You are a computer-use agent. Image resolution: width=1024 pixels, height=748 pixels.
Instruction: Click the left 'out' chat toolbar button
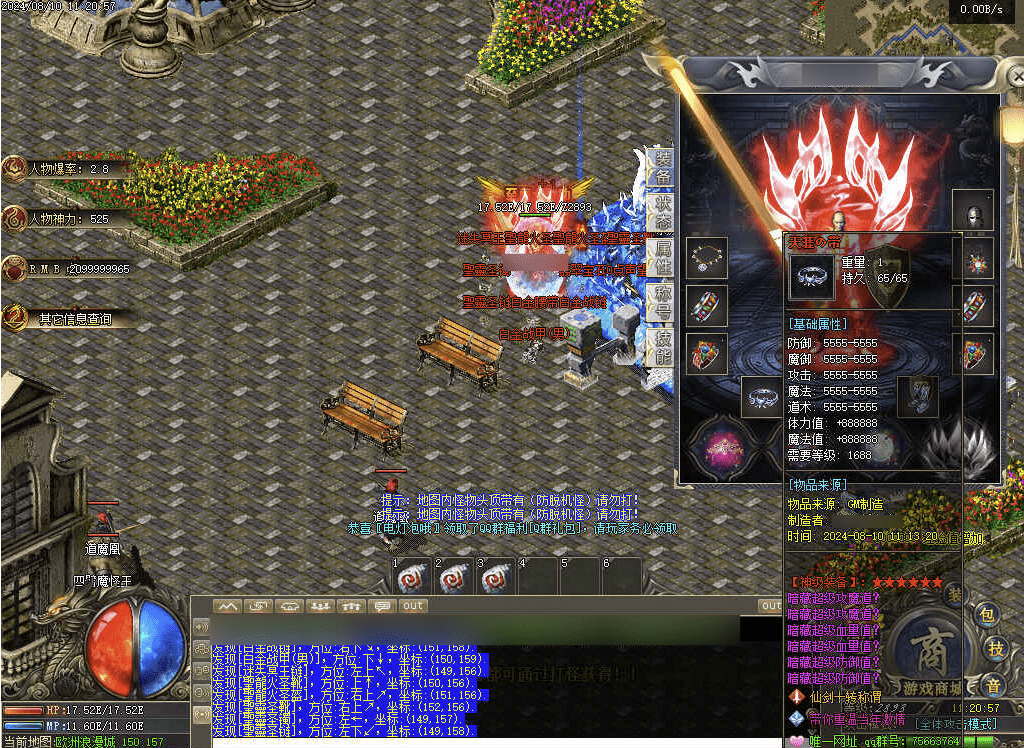pyautogui.click(x=412, y=606)
